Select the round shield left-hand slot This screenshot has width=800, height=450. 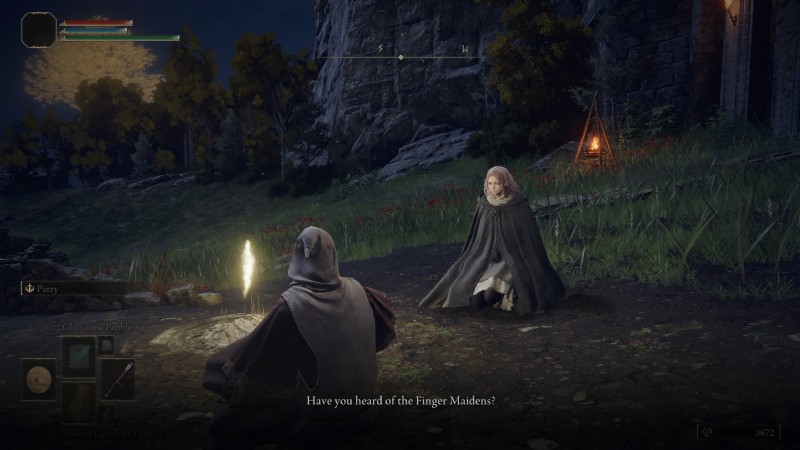[40, 380]
